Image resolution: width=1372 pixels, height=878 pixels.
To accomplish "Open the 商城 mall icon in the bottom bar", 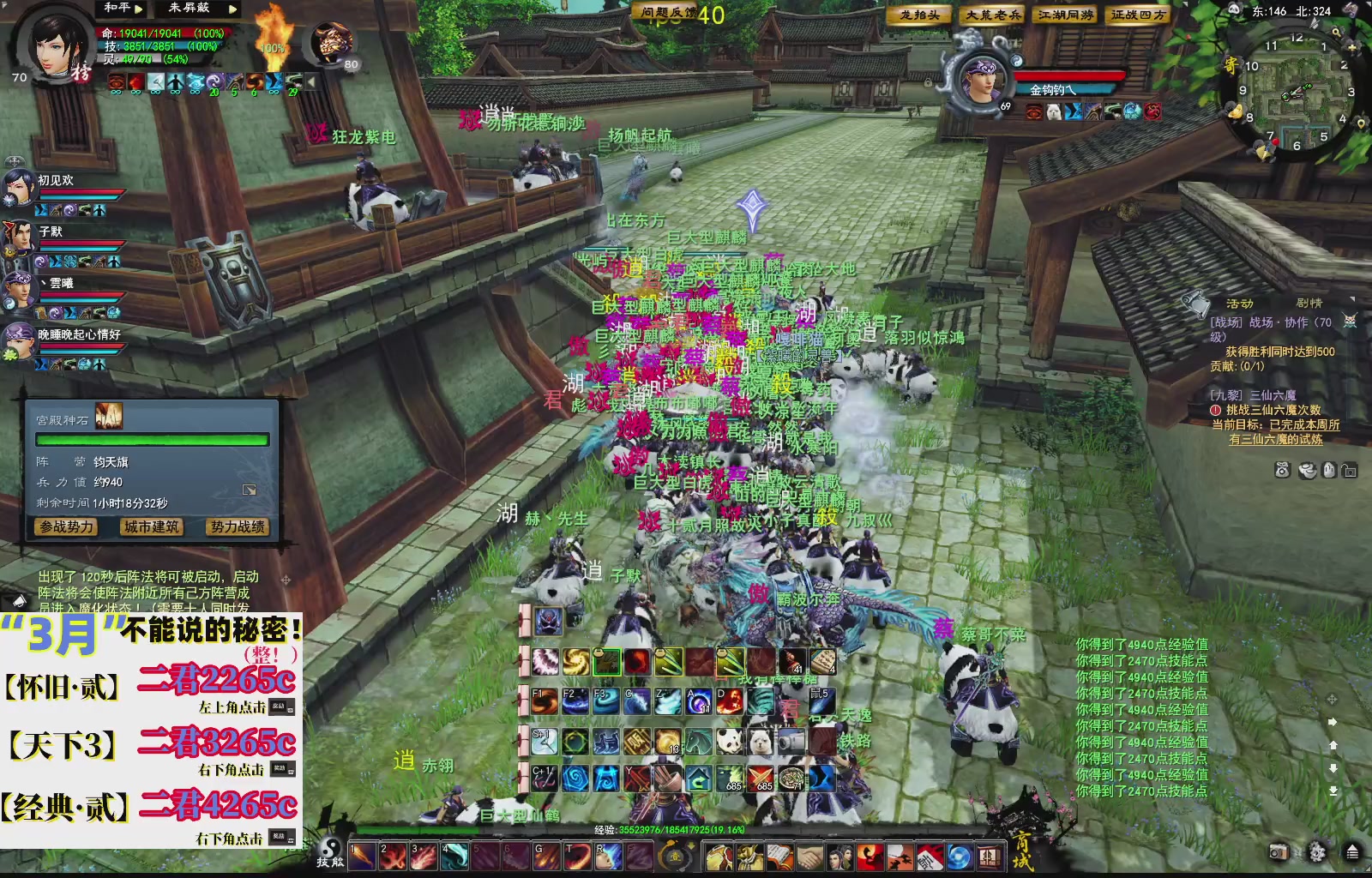I will (989, 855).
